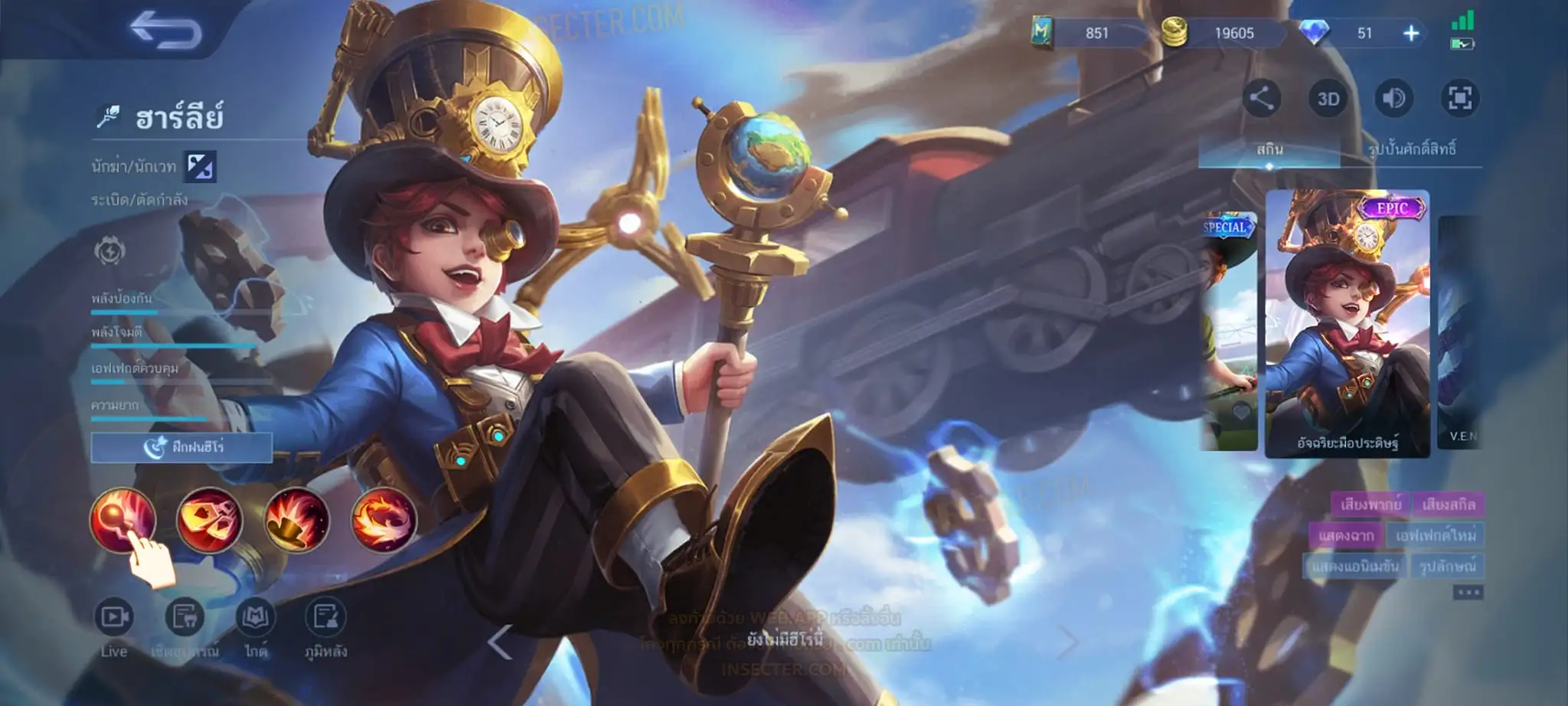1568x706 pixels.
Task: Select the EPIC skin card อัจฉริยะมือประดิษฐ์
Action: click(1347, 323)
